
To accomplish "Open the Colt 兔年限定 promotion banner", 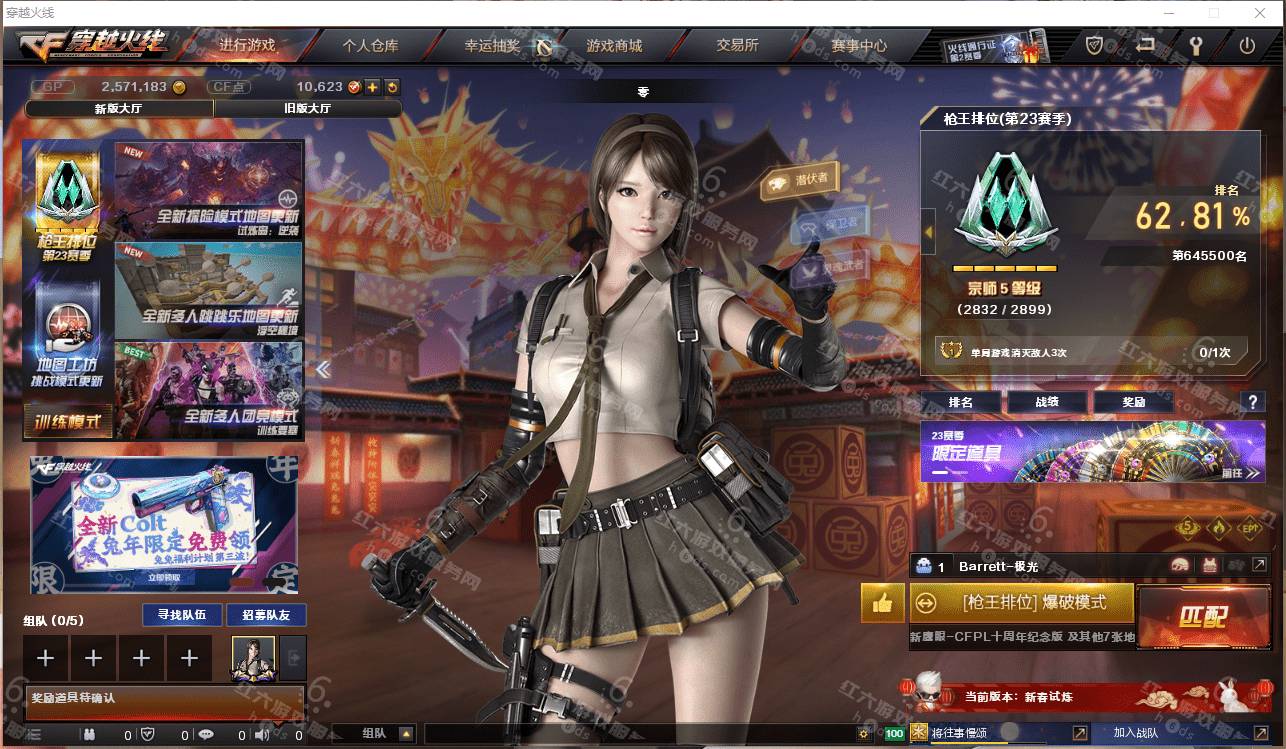I will (x=163, y=526).
